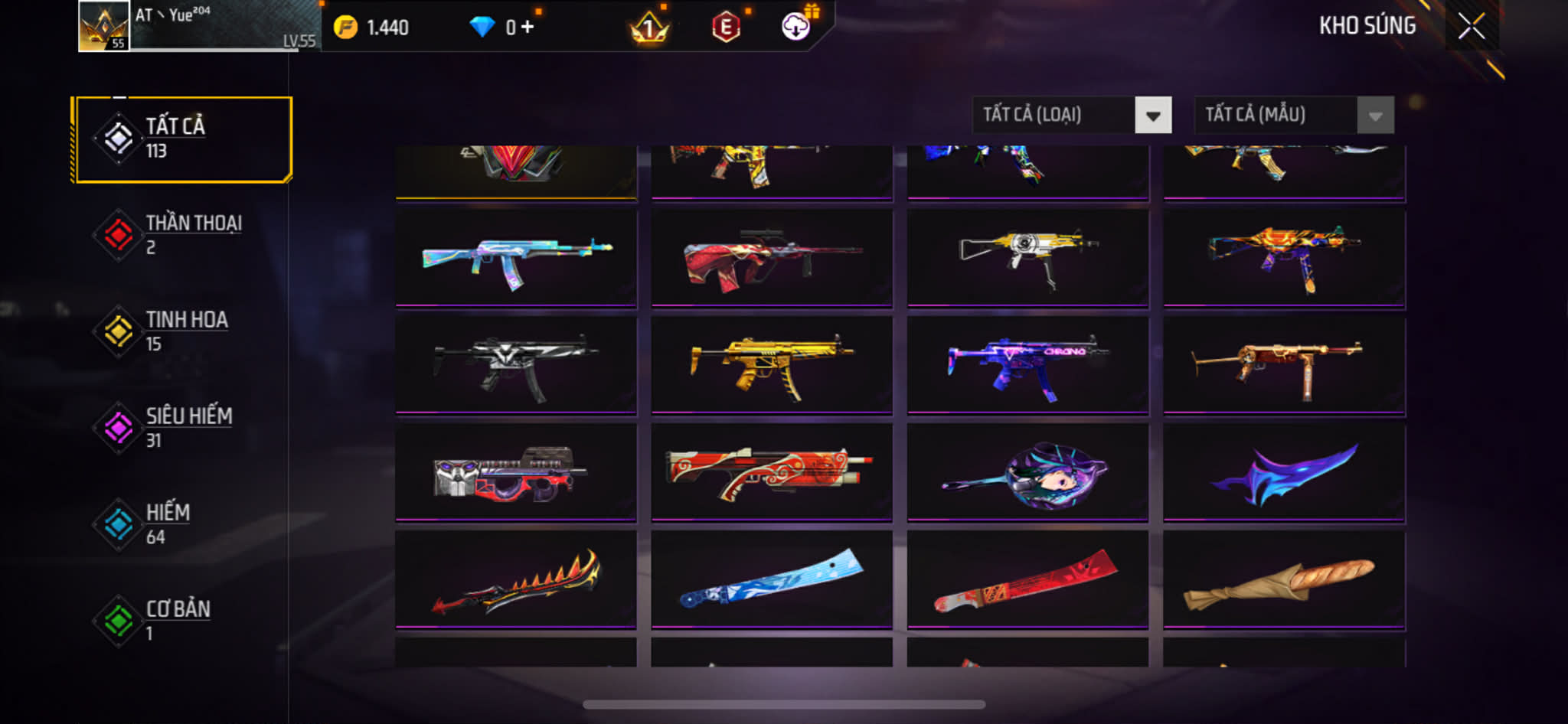Pick the baguette melee weapon skin

click(1284, 580)
